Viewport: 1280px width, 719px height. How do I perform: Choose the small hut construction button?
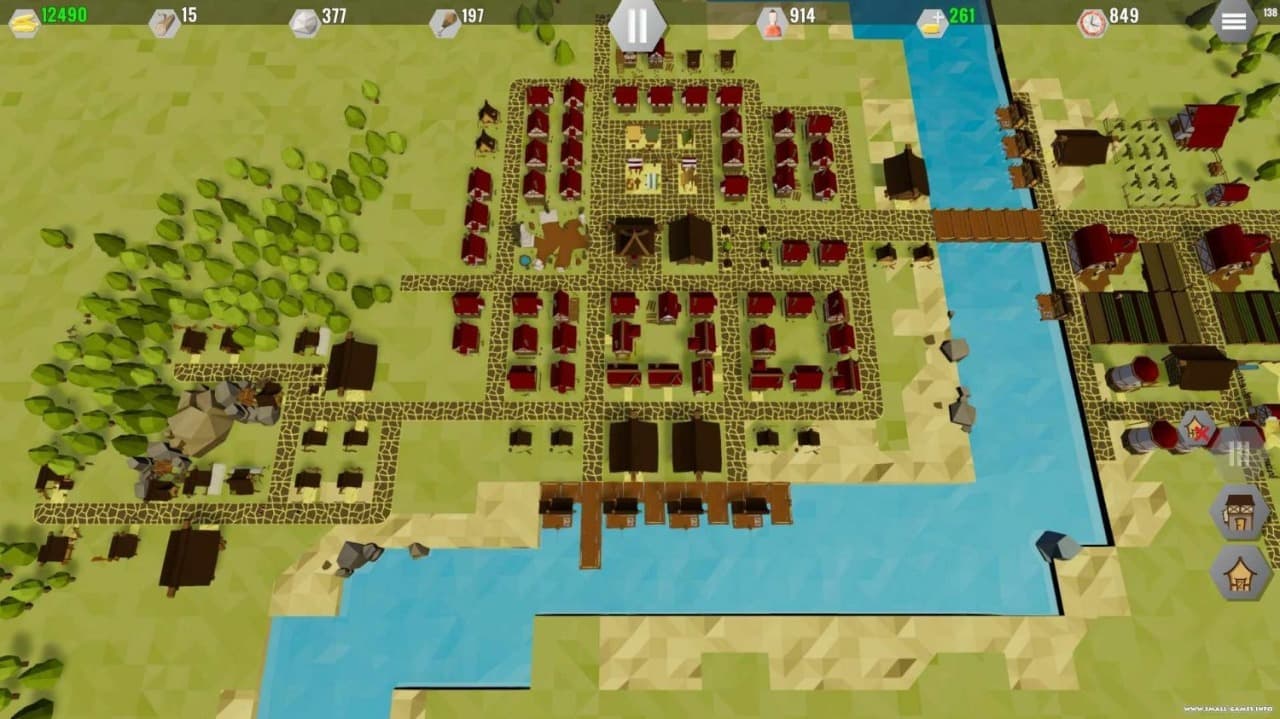click(1240, 572)
